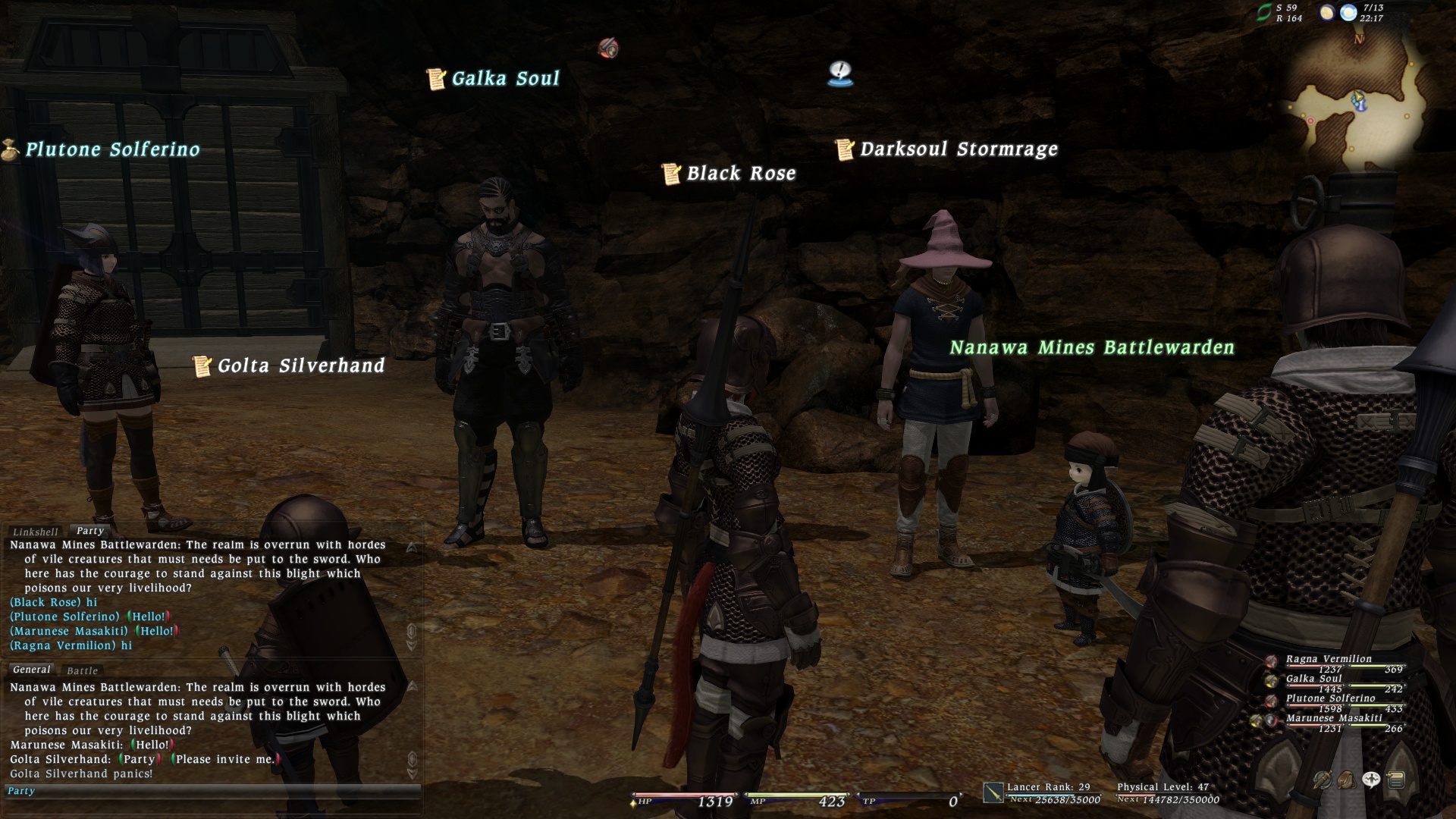The height and width of the screenshot is (819, 1456).
Task: Open the leather bag inventory icon
Action: coord(1347,780)
